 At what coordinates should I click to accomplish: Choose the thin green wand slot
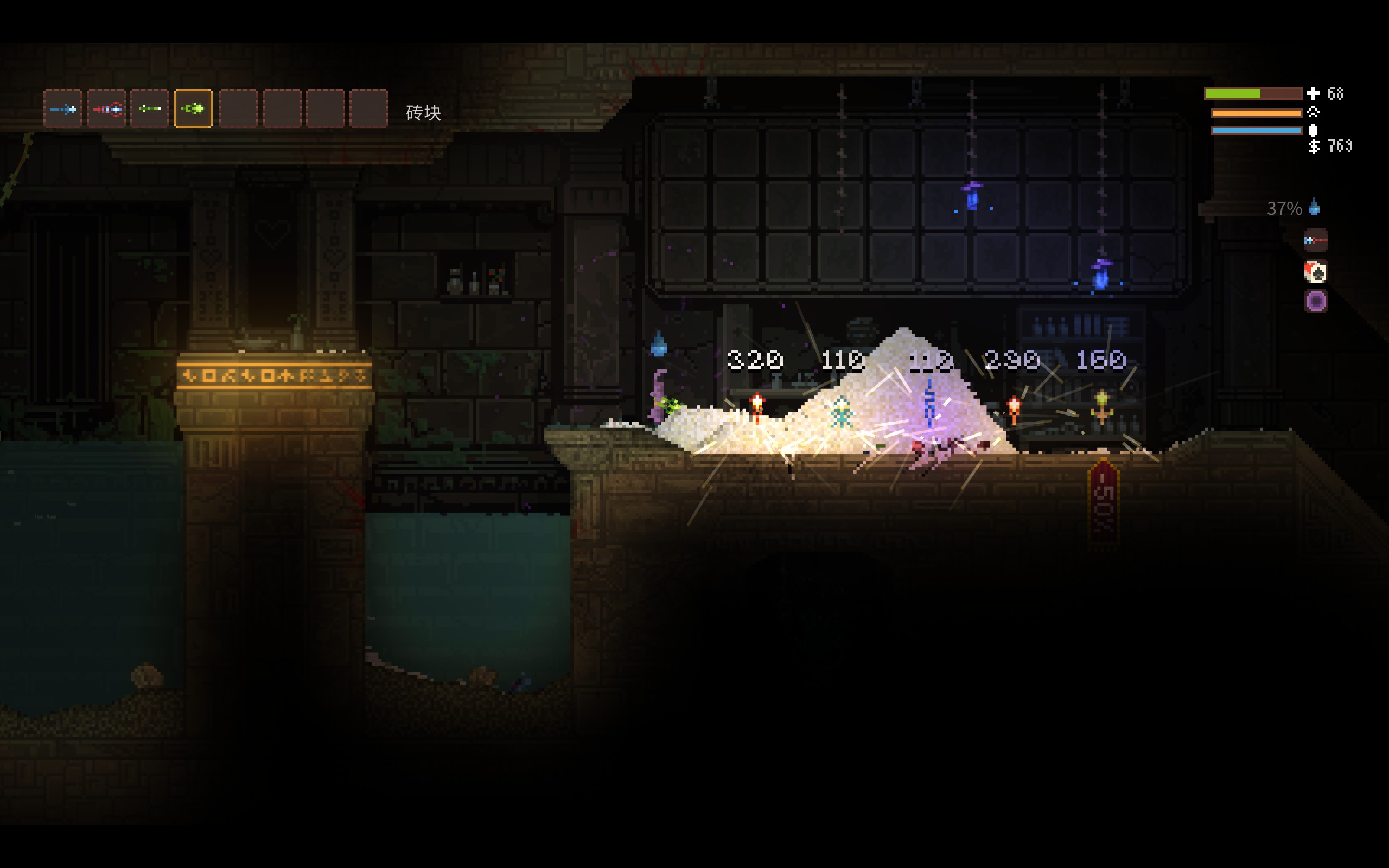point(149,108)
